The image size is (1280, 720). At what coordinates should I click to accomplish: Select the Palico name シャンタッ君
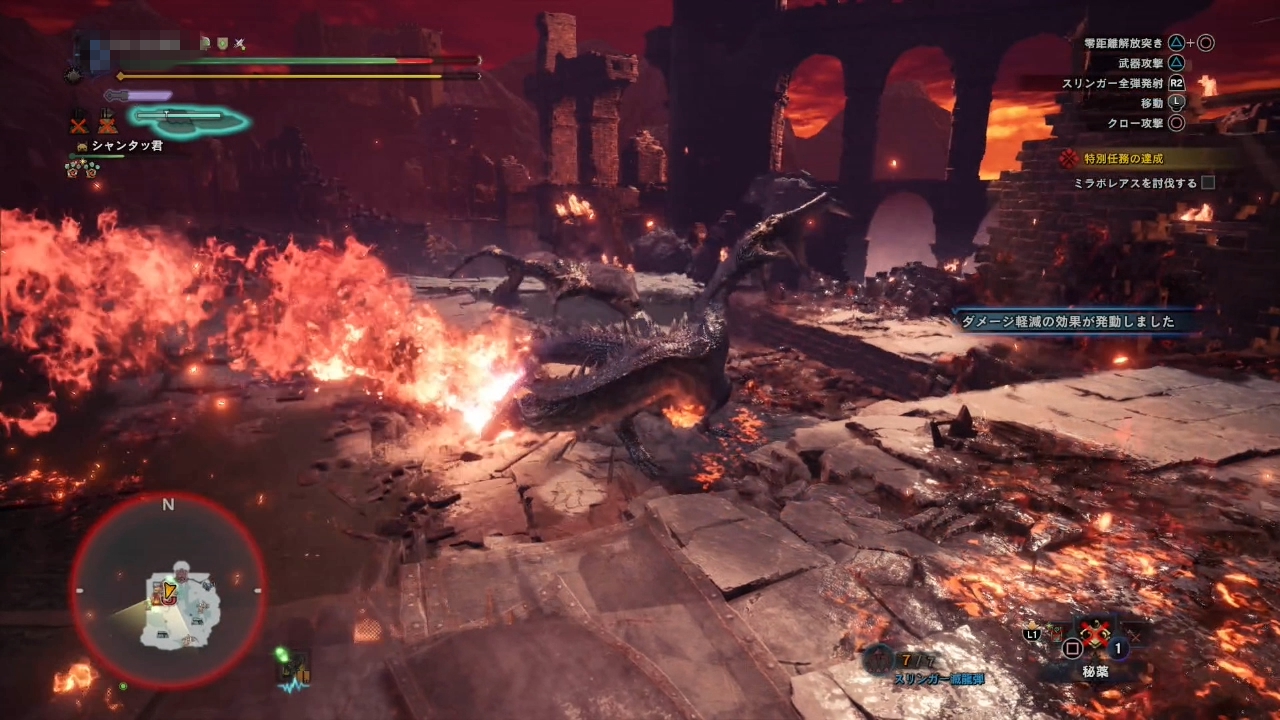click(126, 146)
